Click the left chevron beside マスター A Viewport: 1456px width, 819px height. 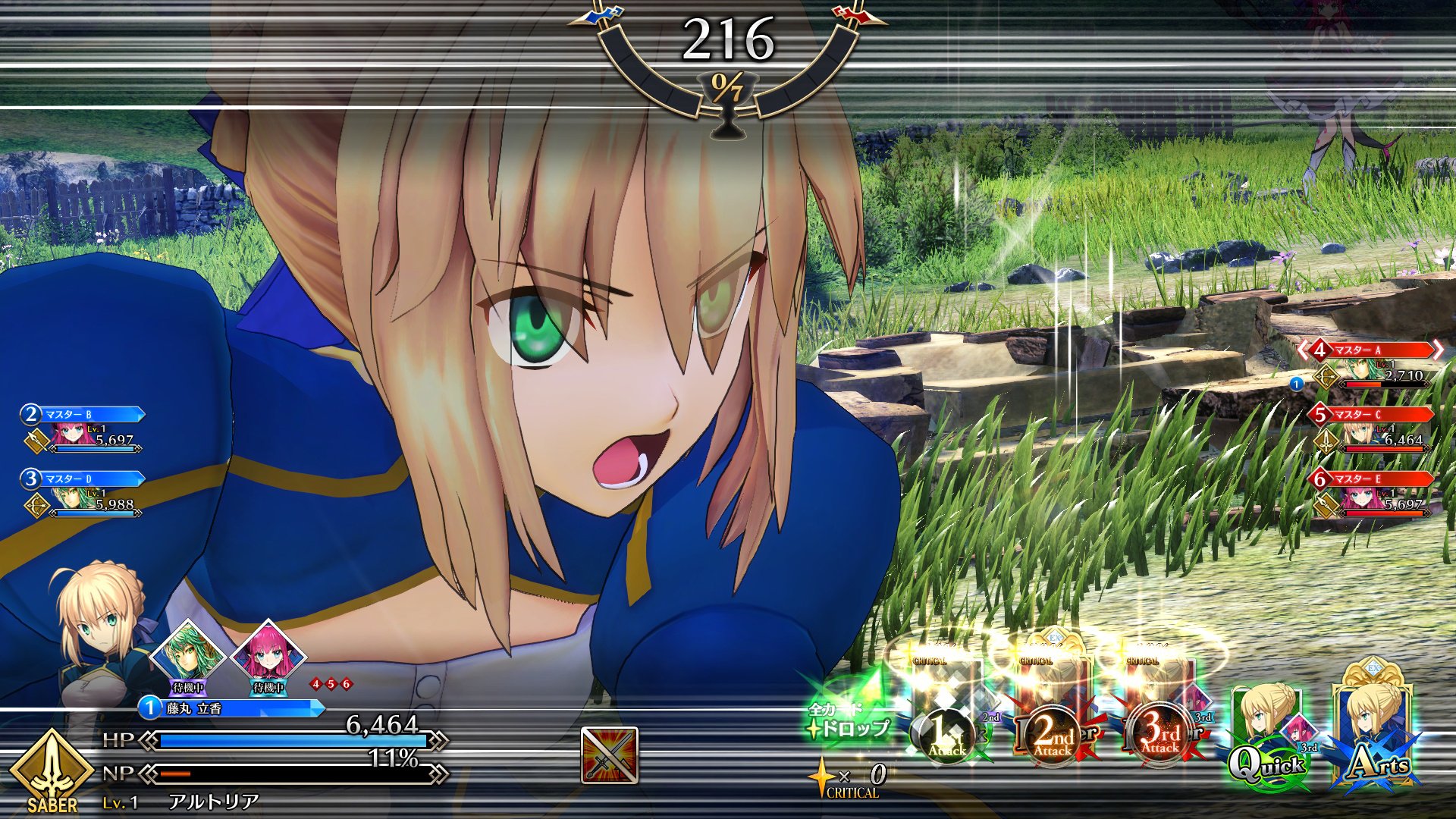pos(1301,348)
